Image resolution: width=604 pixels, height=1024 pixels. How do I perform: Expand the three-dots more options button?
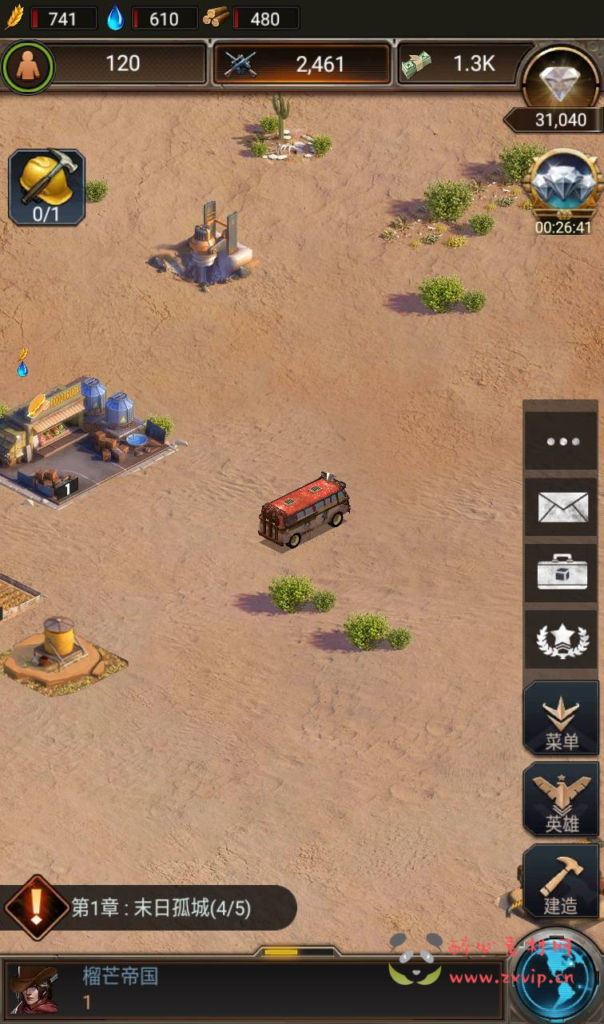pos(561,440)
